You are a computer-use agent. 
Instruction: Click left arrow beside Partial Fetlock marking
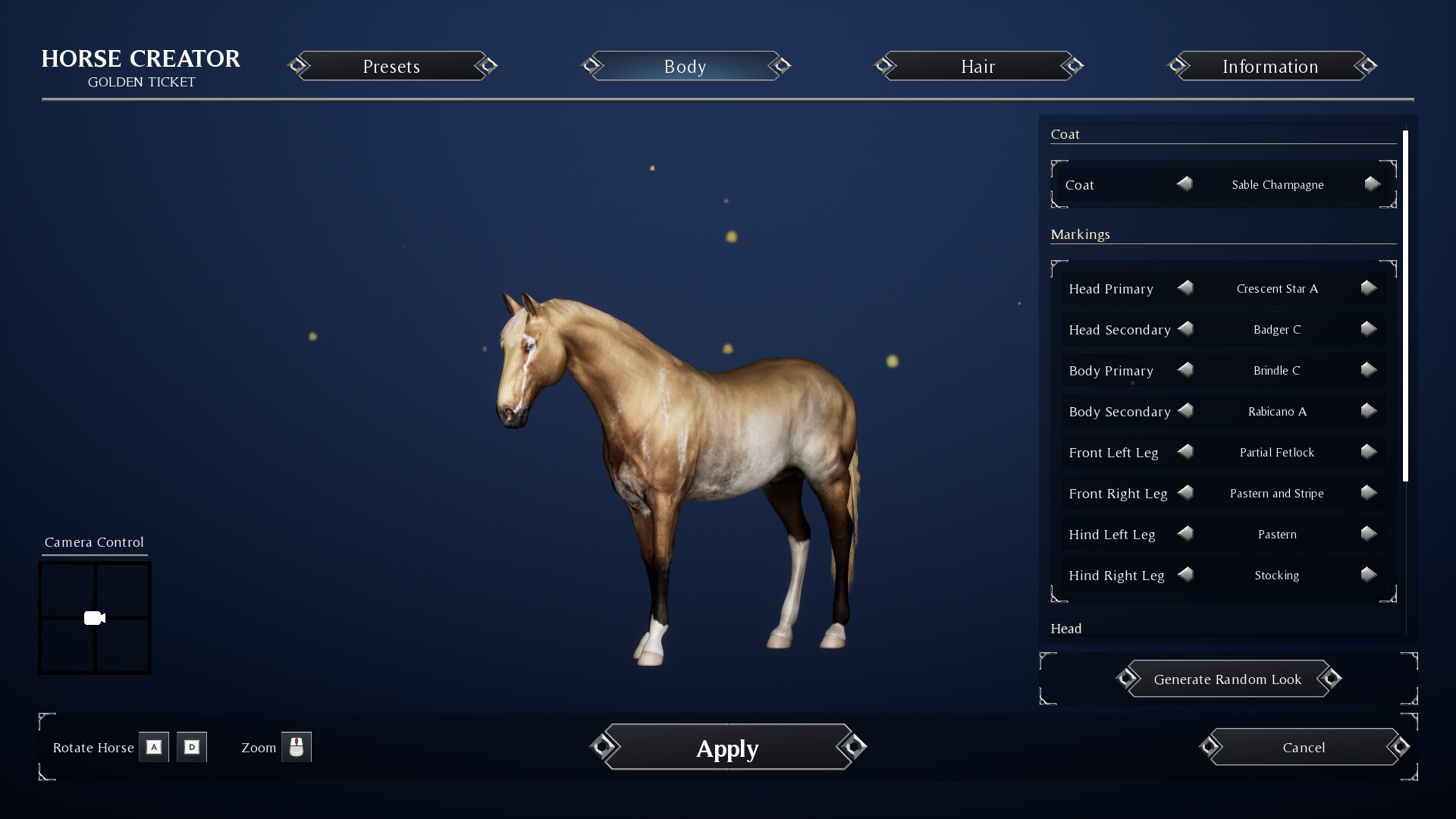coord(1186,452)
